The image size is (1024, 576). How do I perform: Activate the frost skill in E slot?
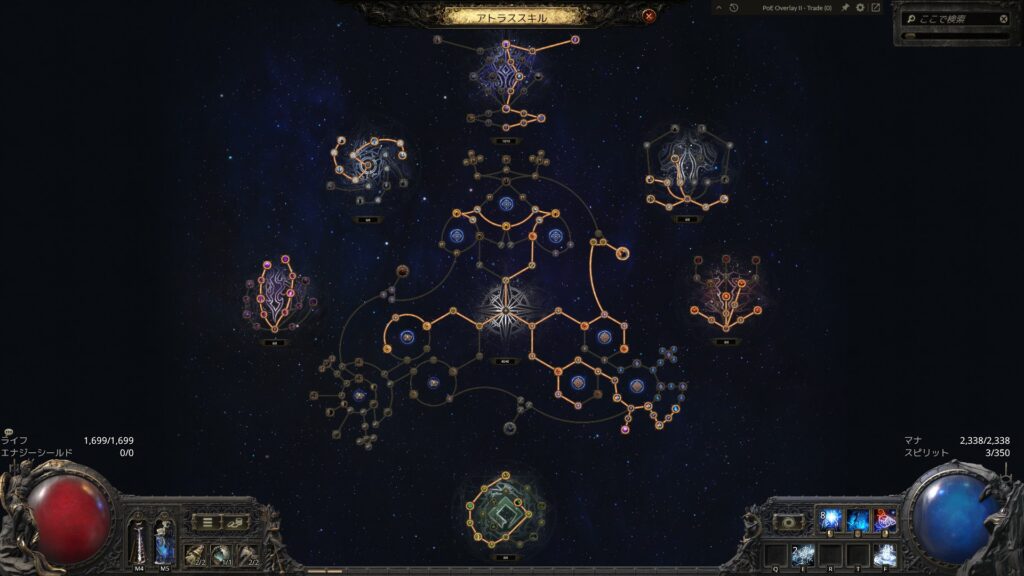pos(803,554)
